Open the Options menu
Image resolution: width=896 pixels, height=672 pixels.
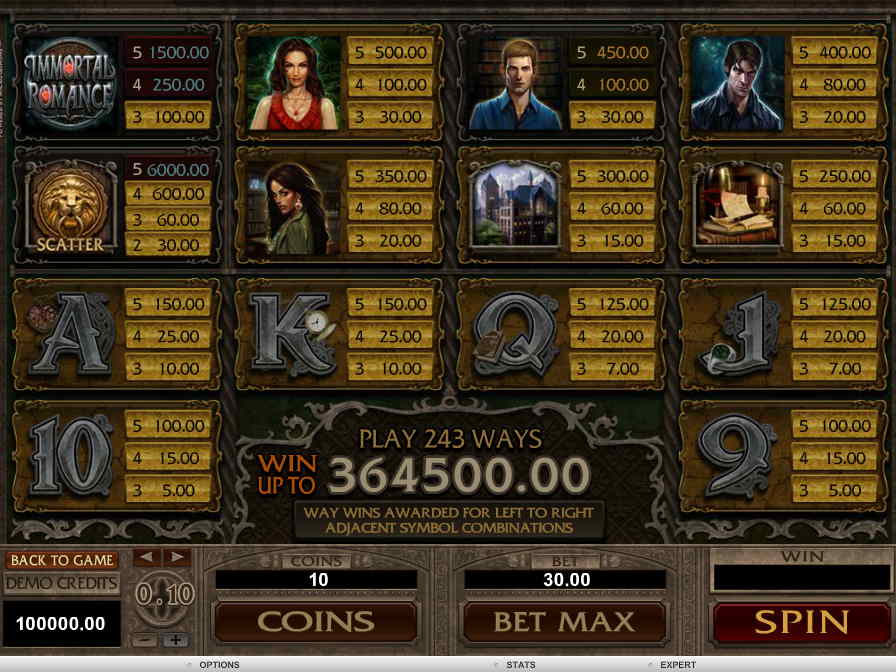pyautogui.click(x=218, y=665)
